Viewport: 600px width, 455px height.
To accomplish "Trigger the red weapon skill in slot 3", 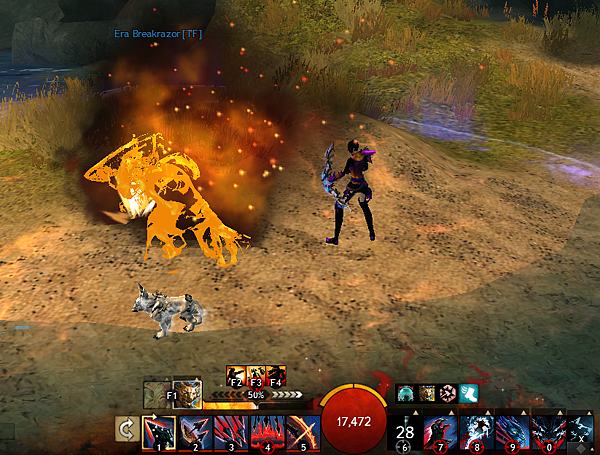I will (231, 432).
